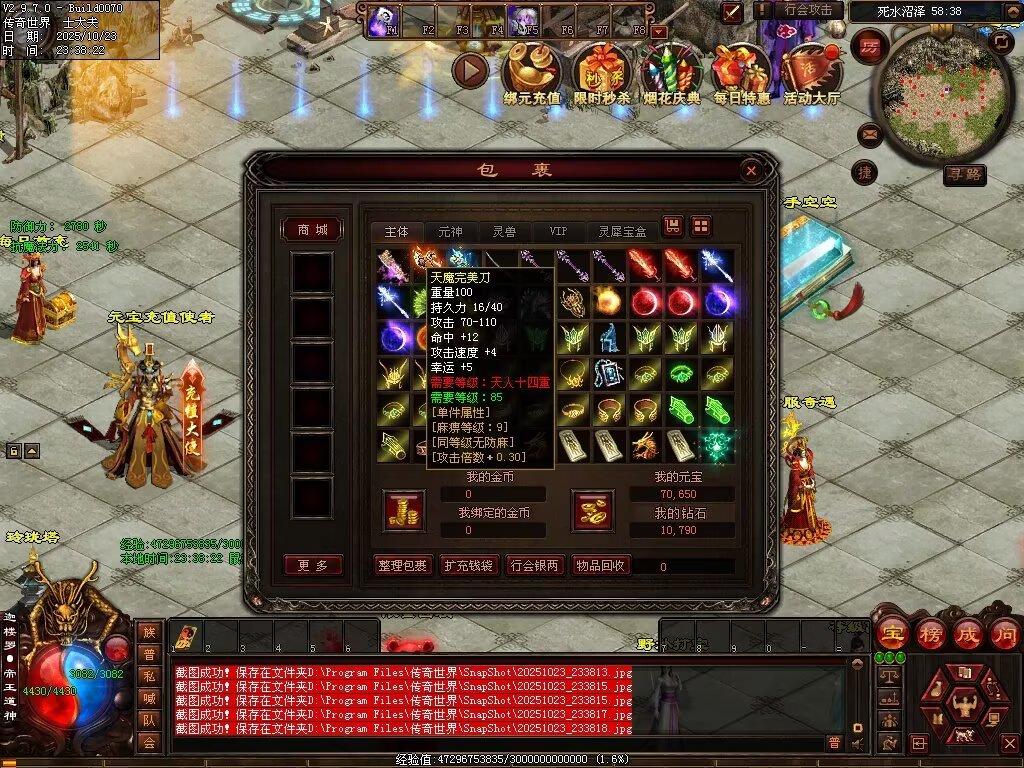Open 每日特惠 daily deals
The image size is (1024, 768).
click(741, 73)
